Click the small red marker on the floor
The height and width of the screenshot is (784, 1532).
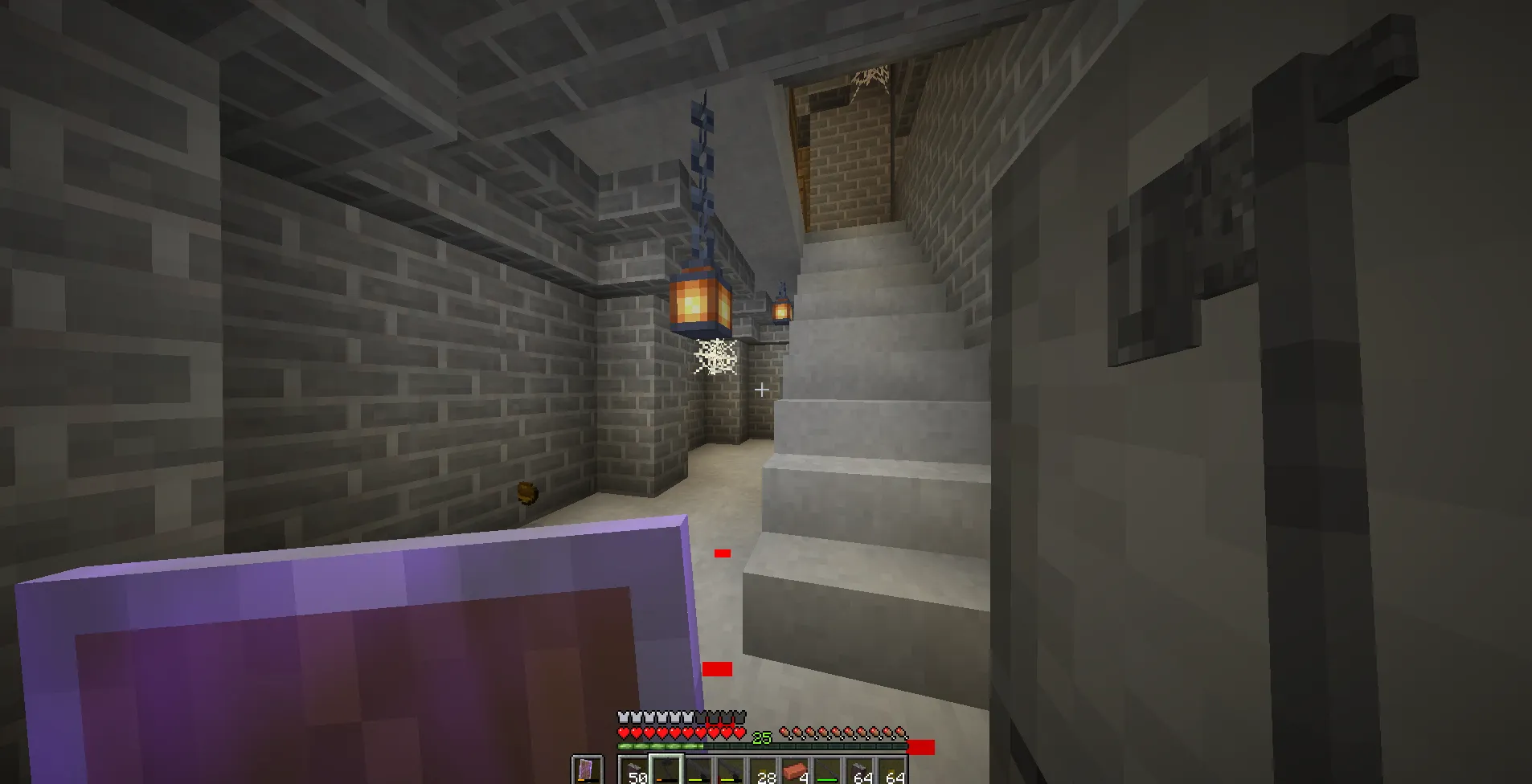721,552
